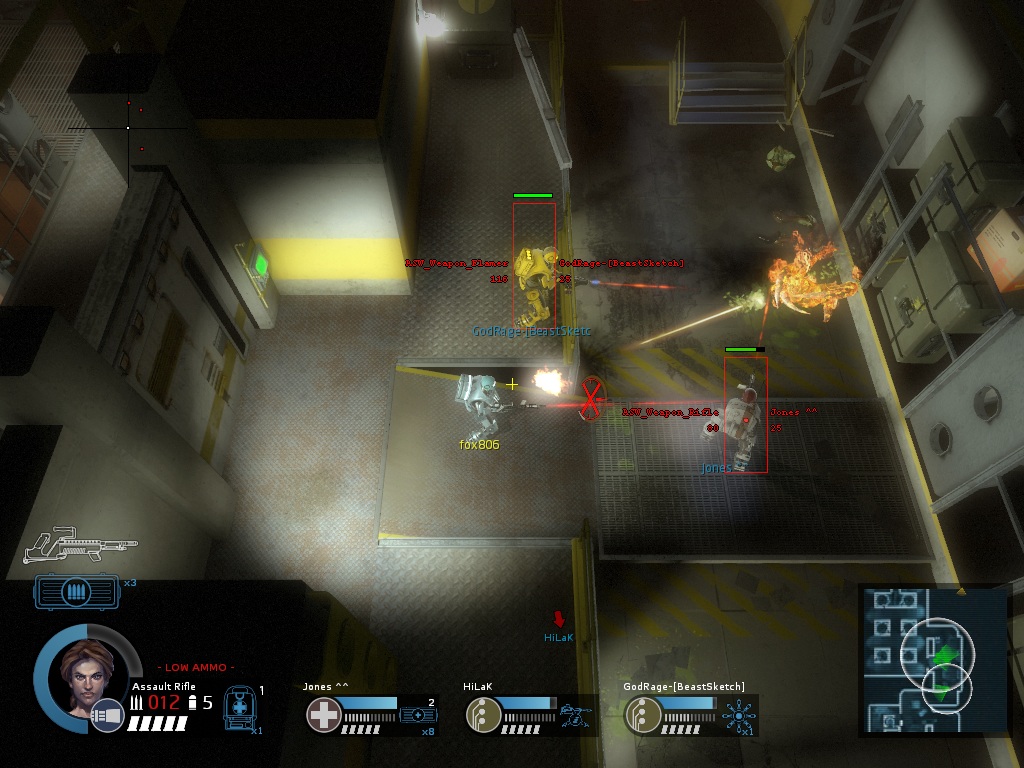Select Jones's medic cross class icon
Viewport: 1024px width, 768px height.
[324, 715]
